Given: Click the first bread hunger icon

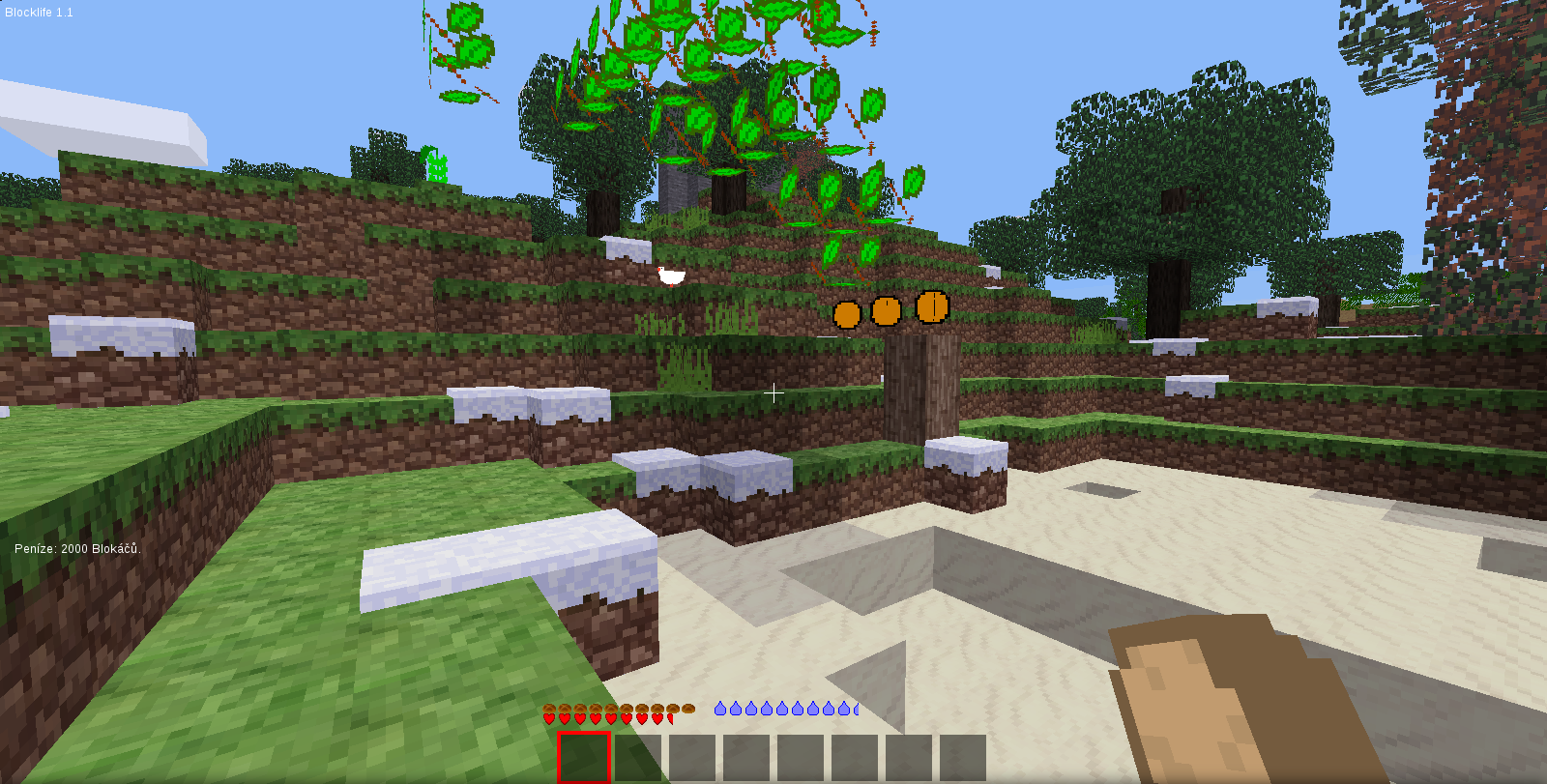Looking at the screenshot, I should click(x=548, y=709).
